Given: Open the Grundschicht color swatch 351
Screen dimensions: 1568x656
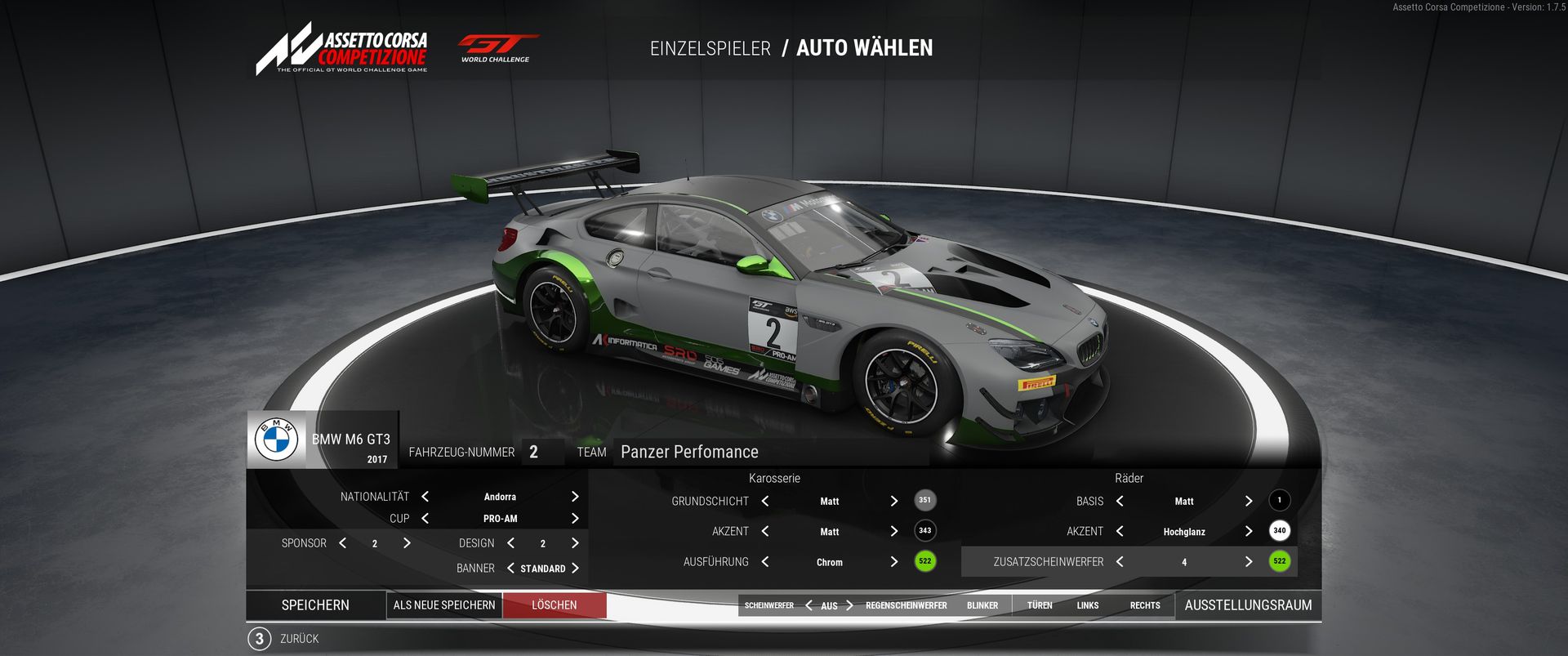Looking at the screenshot, I should click(924, 500).
